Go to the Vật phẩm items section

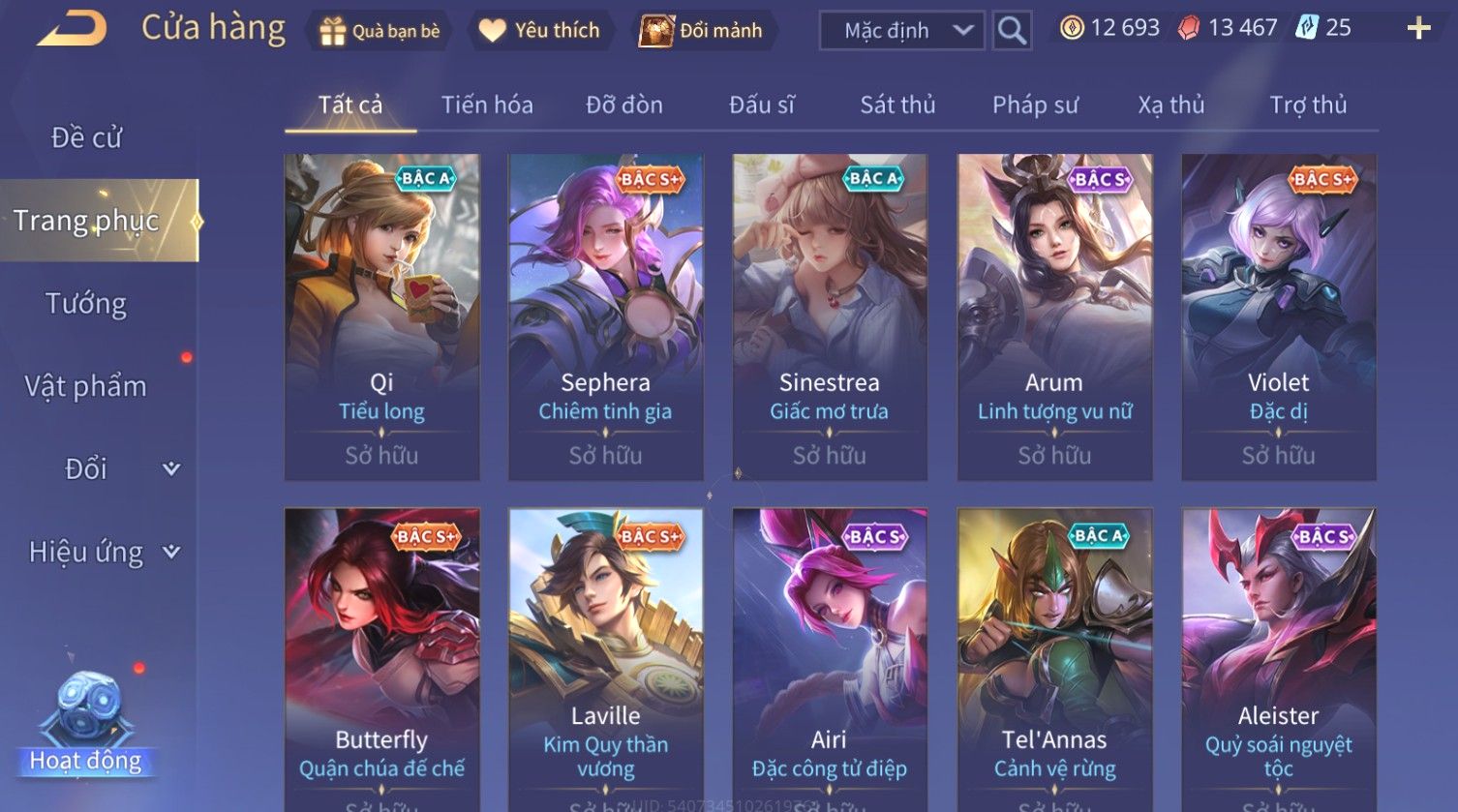point(86,386)
